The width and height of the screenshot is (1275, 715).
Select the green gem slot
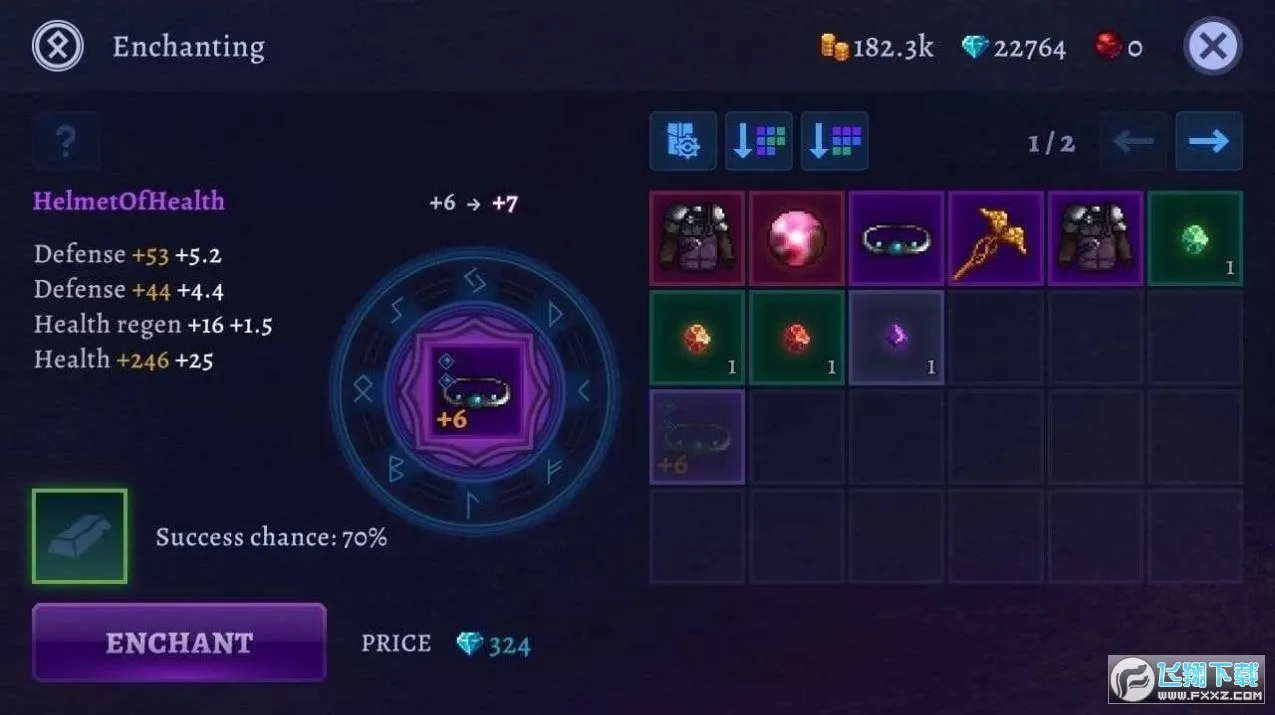point(1194,239)
